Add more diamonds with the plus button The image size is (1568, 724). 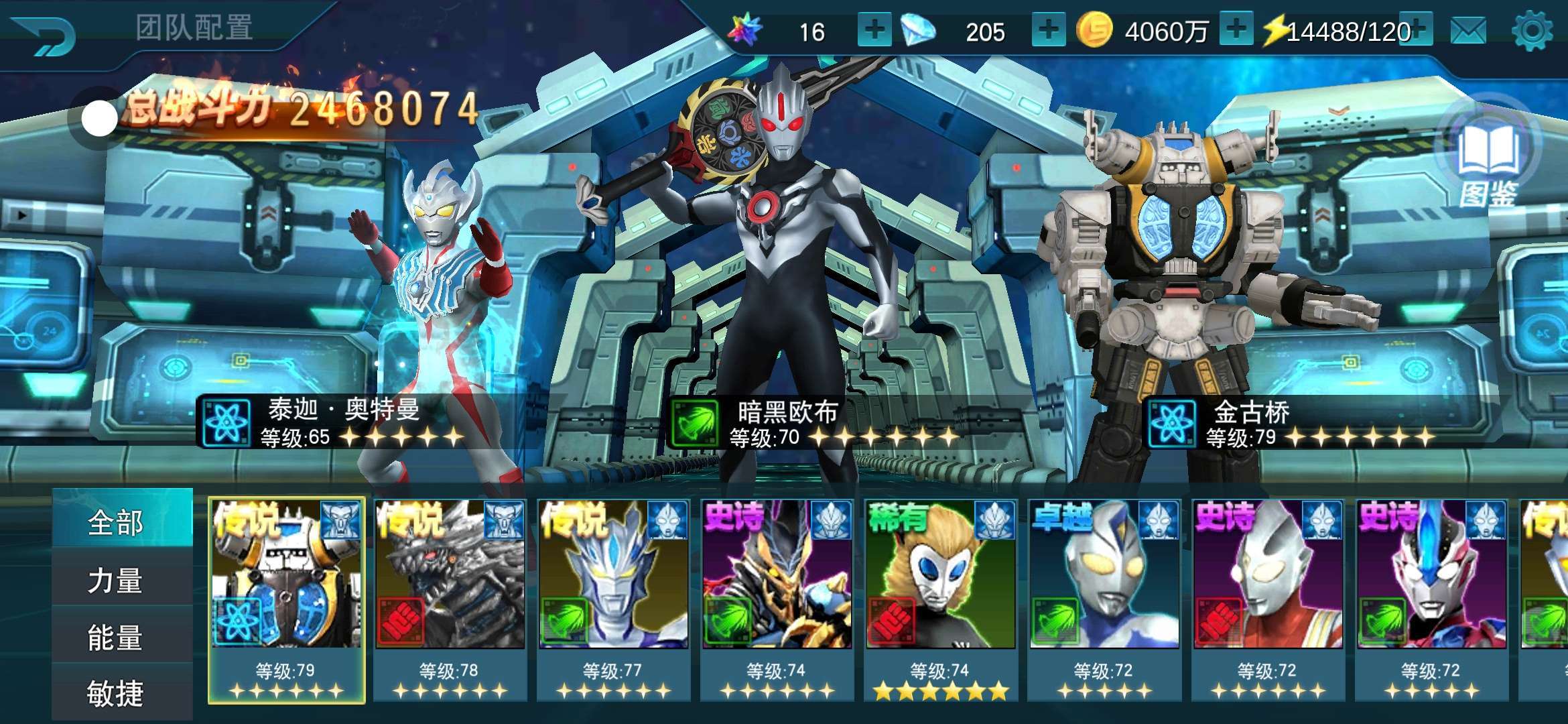(1049, 30)
